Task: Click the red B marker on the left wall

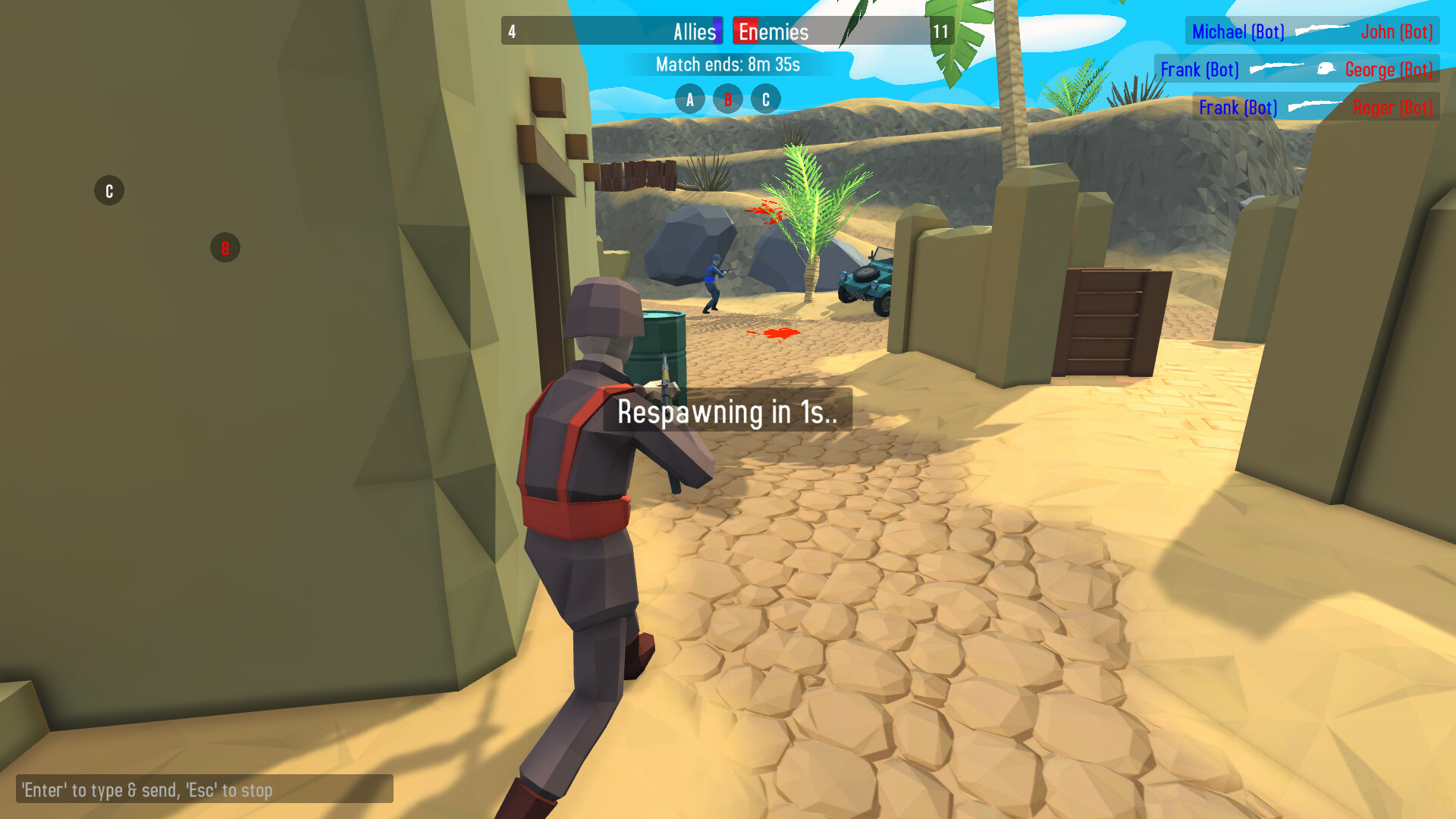Action: [x=224, y=246]
